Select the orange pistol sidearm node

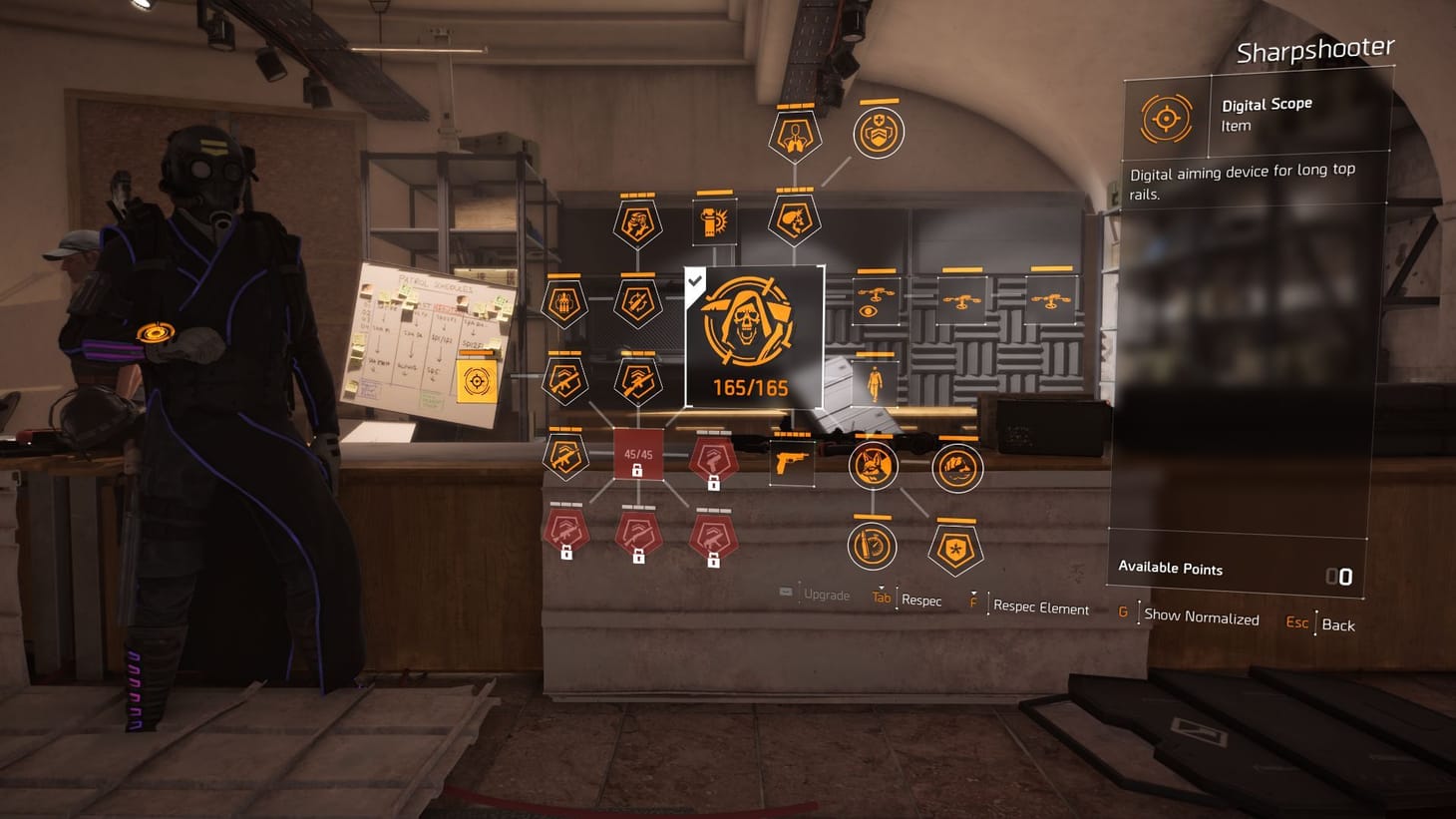(x=792, y=462)
